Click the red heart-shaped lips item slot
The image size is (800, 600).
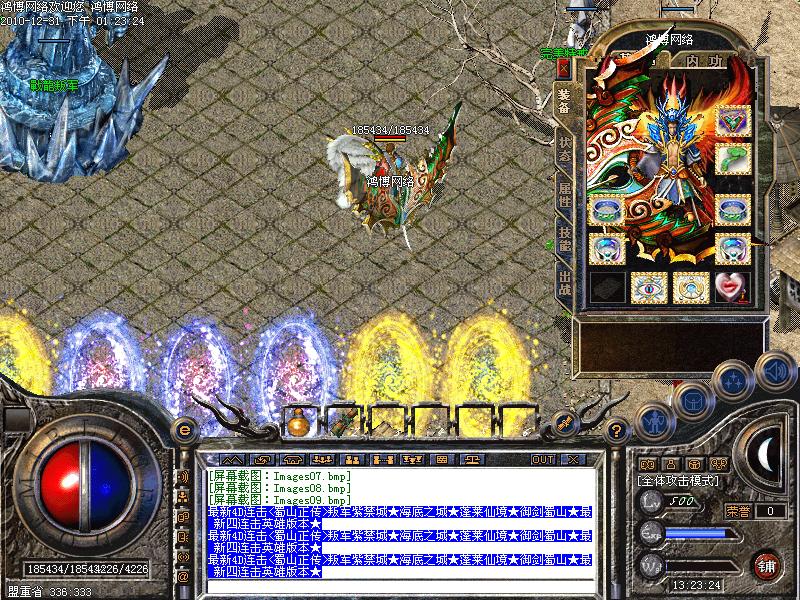coord(732,286)
